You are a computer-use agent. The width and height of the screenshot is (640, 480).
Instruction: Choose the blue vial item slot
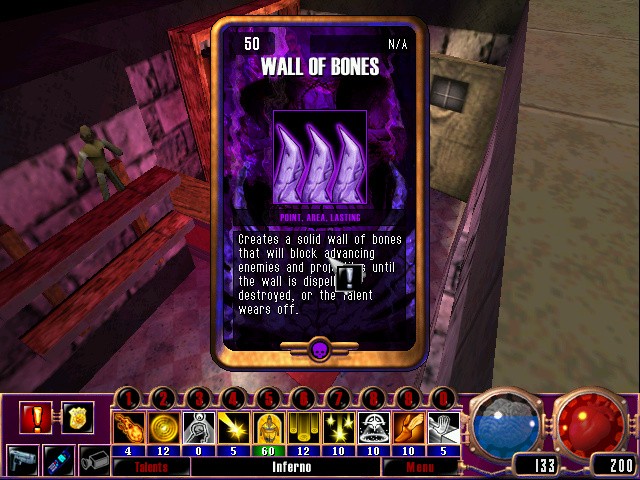pyautogui.click(x=58, y=459)
